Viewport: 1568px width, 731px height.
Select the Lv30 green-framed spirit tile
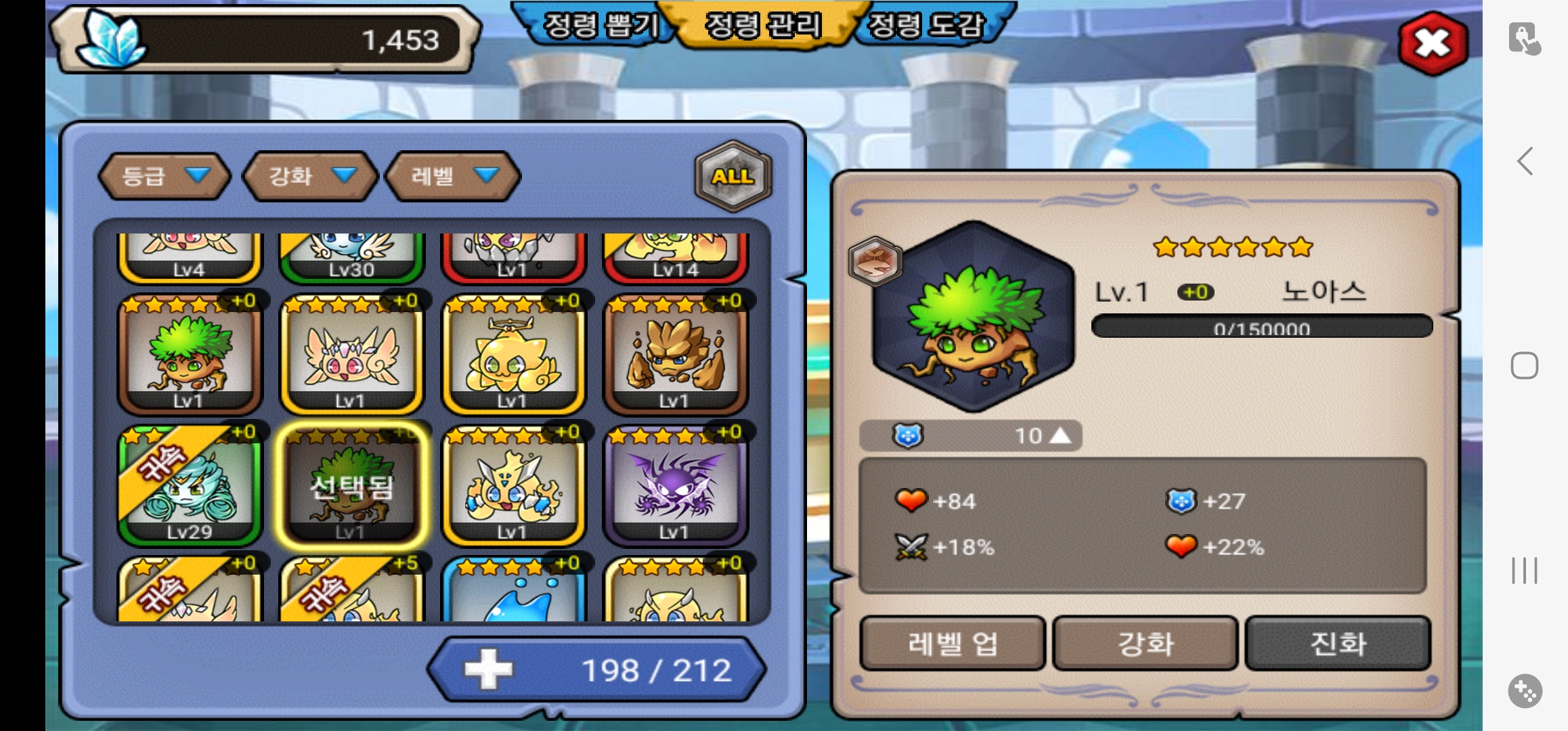coord(351,257)
